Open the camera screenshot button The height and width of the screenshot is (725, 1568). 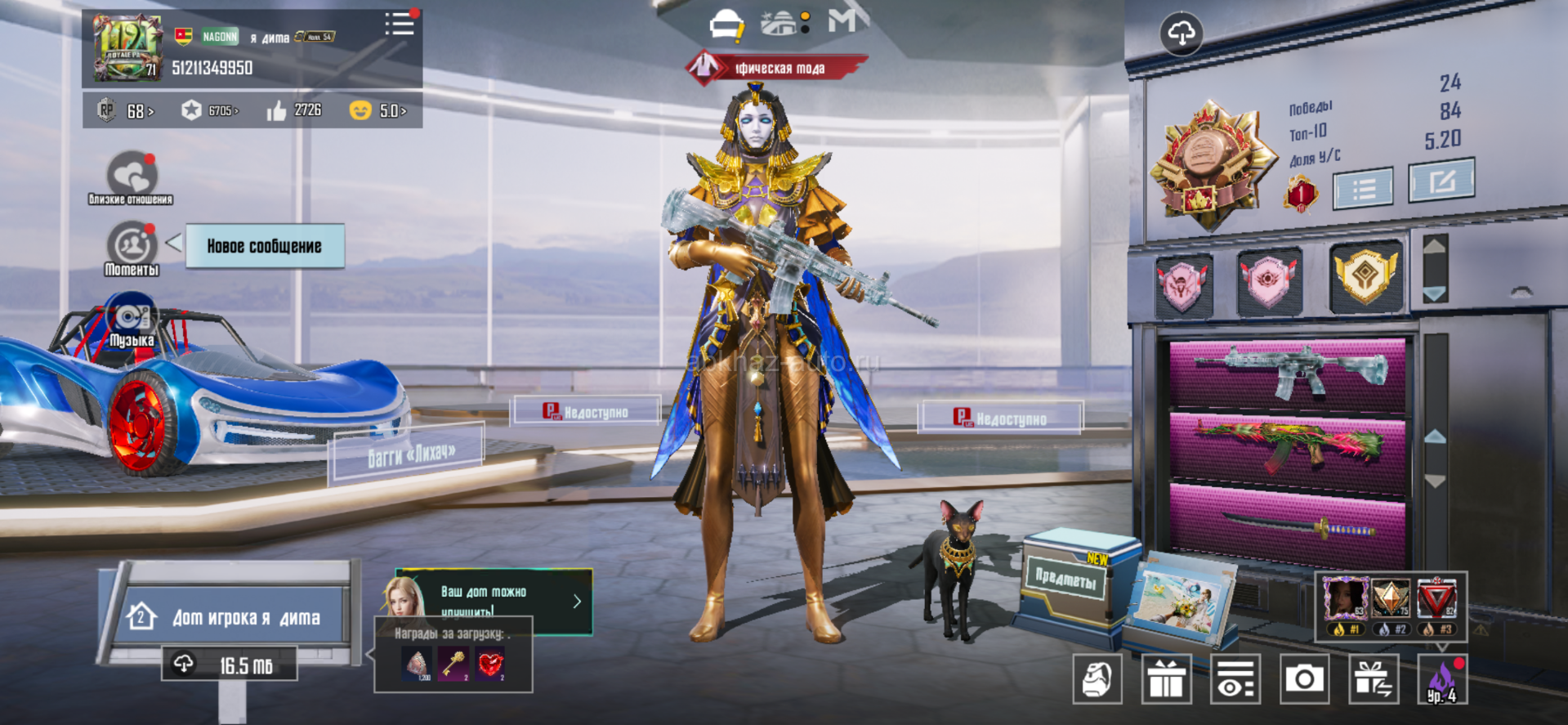[1304, 678]
